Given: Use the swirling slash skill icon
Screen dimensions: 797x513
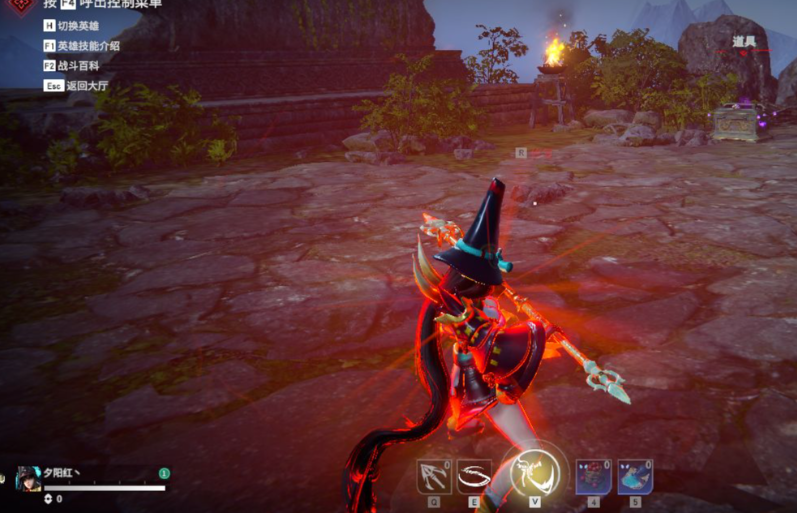Looking at the screenshot, I should (475, 477).
